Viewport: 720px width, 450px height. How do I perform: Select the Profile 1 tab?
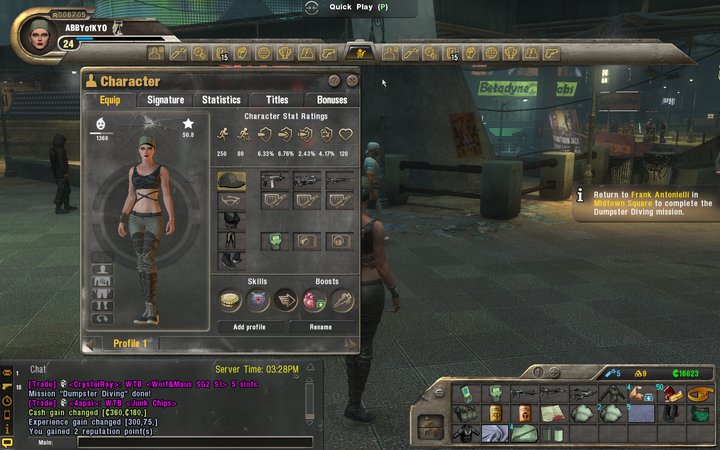130,343
